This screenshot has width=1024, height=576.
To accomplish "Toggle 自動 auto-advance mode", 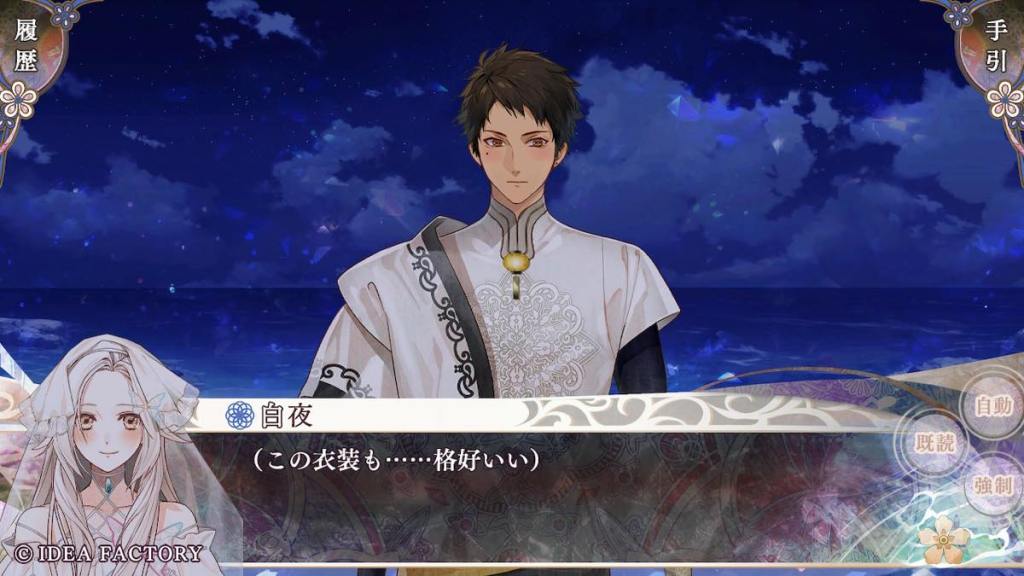I will coord(992,406).
